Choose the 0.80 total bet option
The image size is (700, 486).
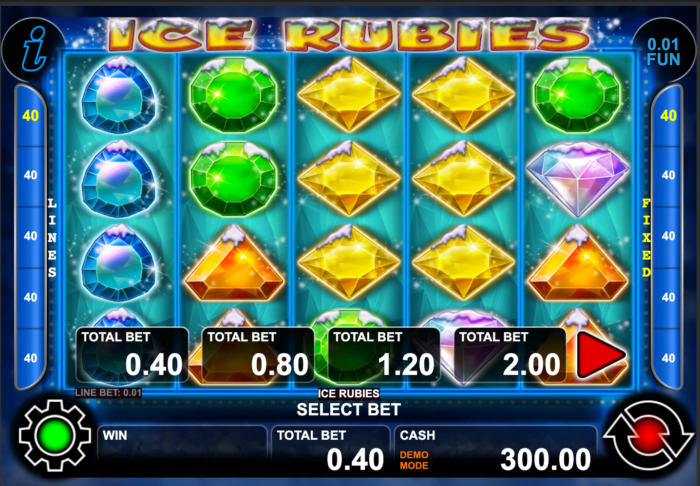click(x=258, y=355)
